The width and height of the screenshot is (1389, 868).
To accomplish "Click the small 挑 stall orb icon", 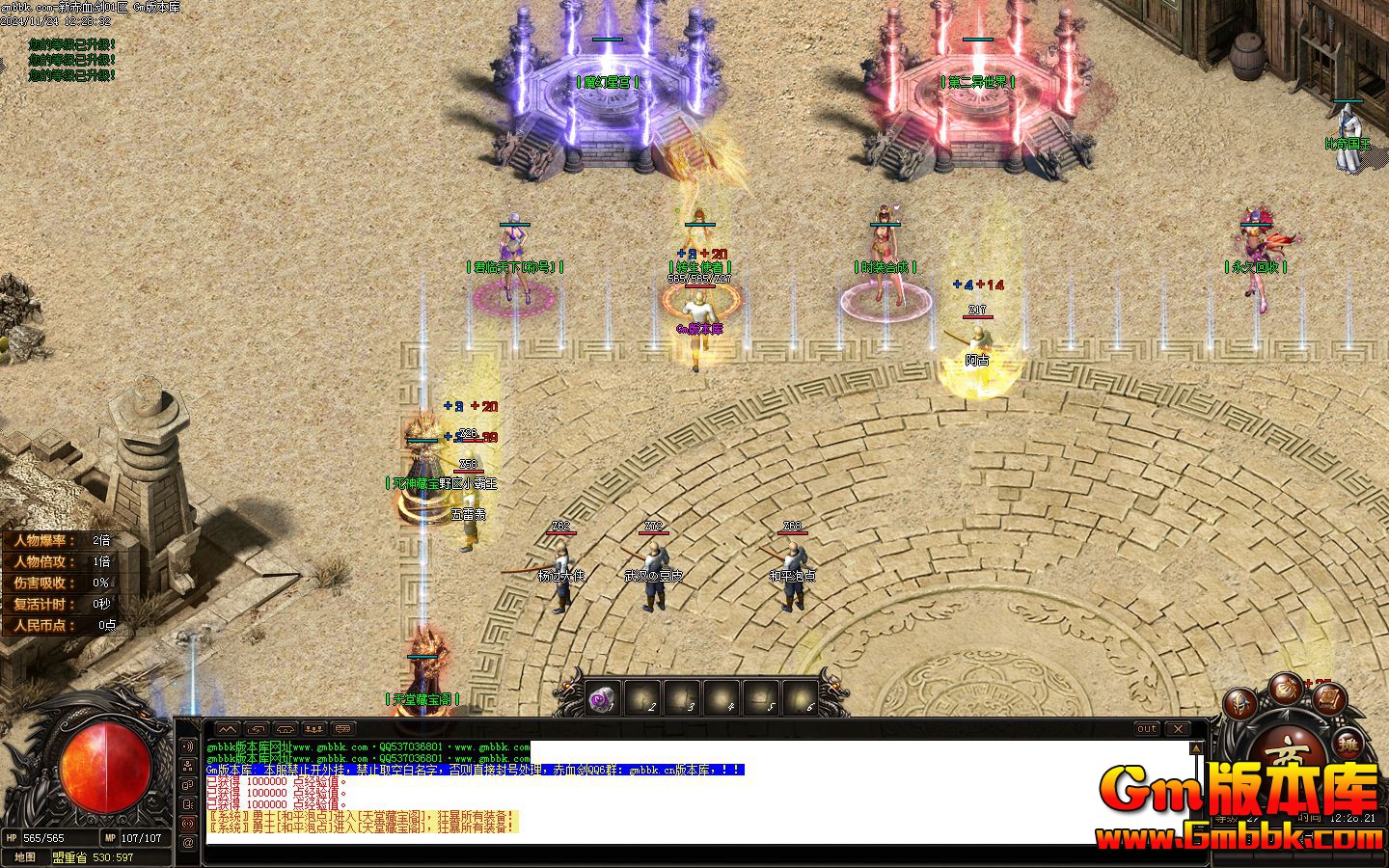I will click(1348, 745).
